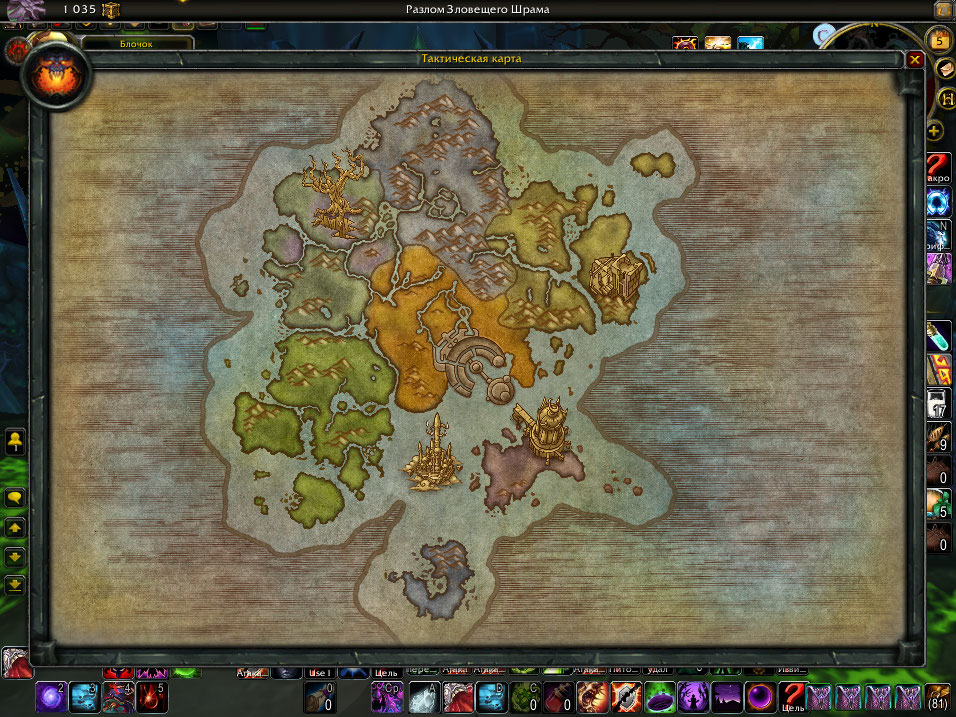Click the Блочок player name frame
Image resolution: width=956 pixels, height=717 pixels.
[137, 44]
